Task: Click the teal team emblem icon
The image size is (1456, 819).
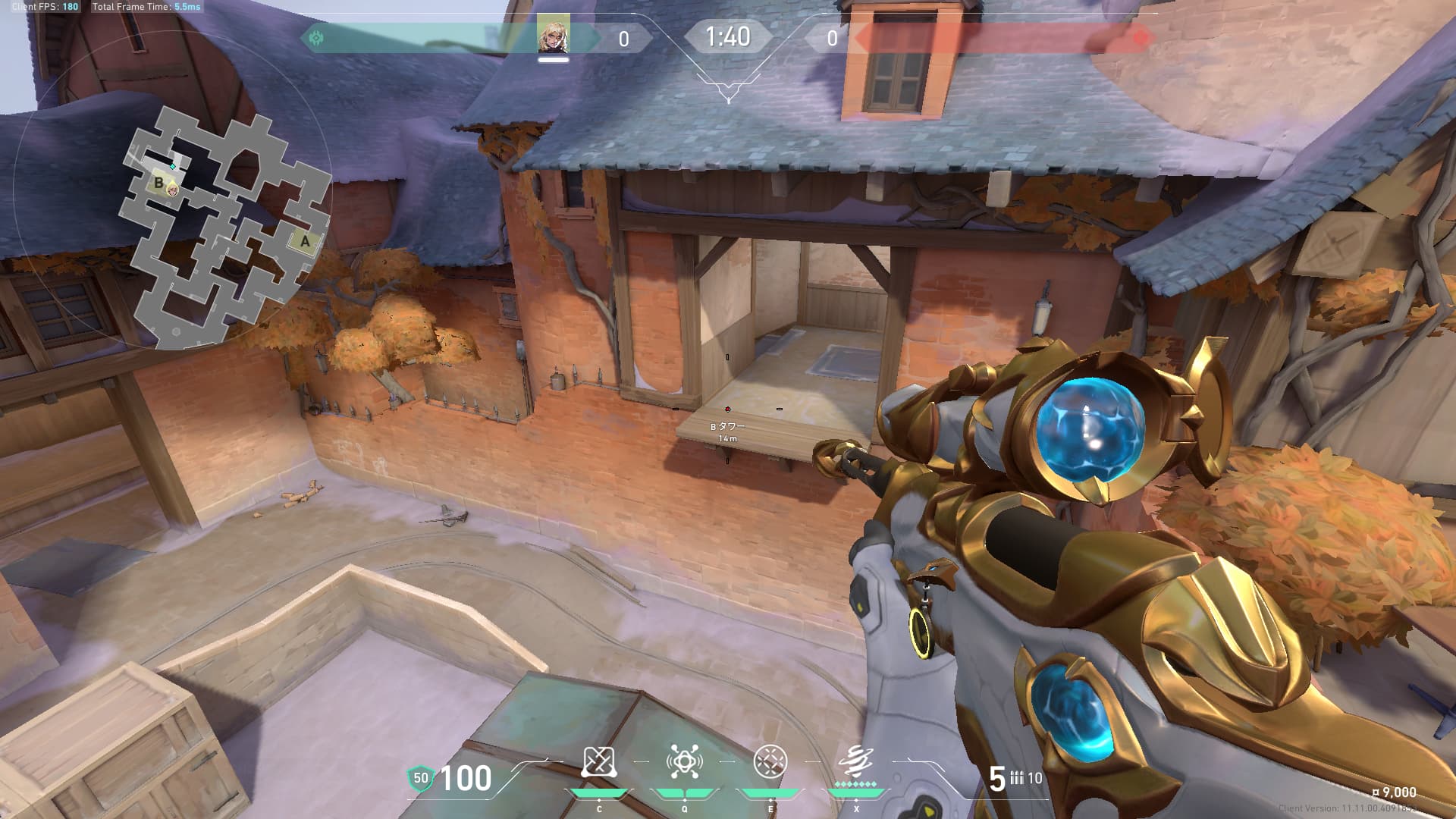Action: pos(316,37)
